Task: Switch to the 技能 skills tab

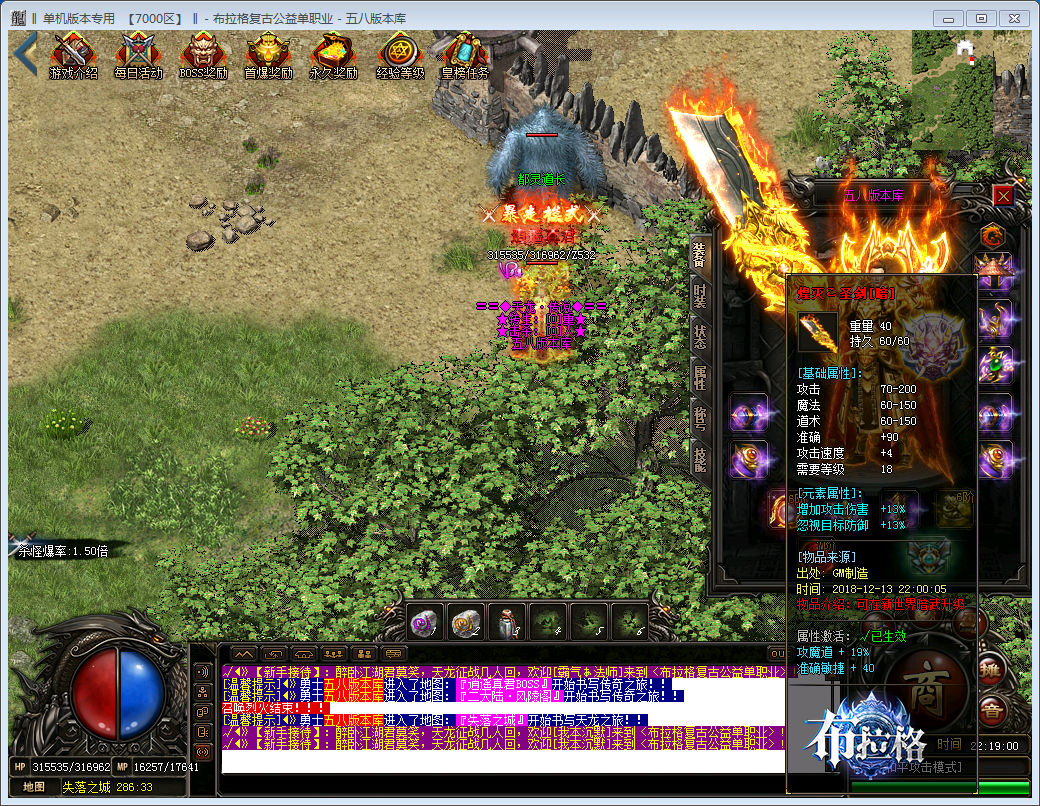Action: [x=700, y=459]
